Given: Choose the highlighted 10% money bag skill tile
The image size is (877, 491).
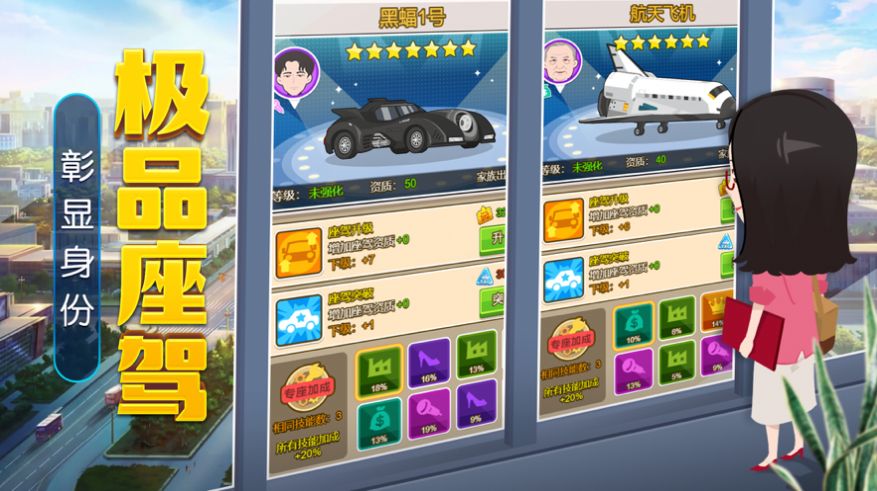Looking at the screenshot, I should click(634, 326).
